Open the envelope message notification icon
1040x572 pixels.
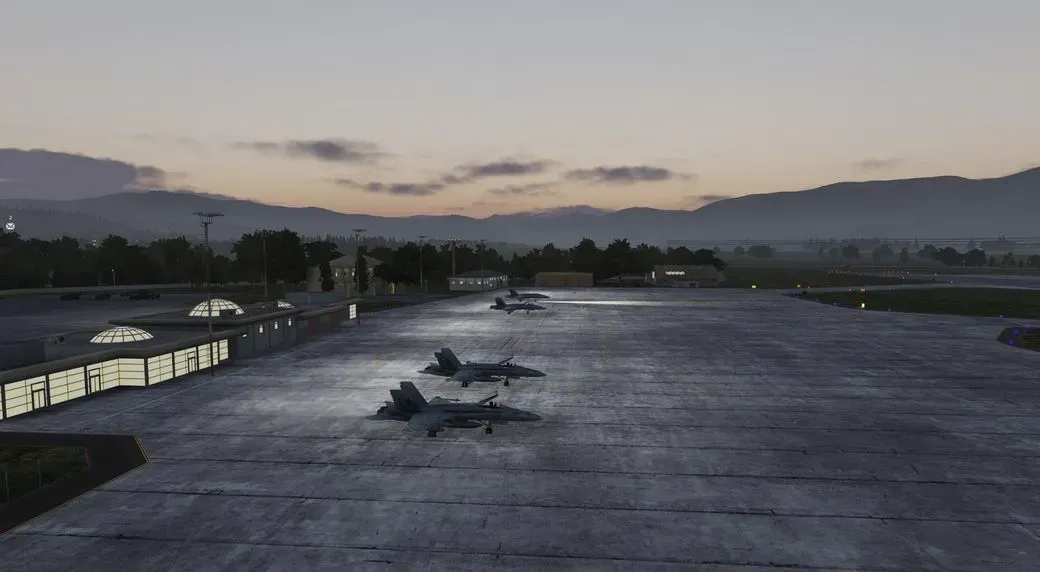[x=10, y=227]
